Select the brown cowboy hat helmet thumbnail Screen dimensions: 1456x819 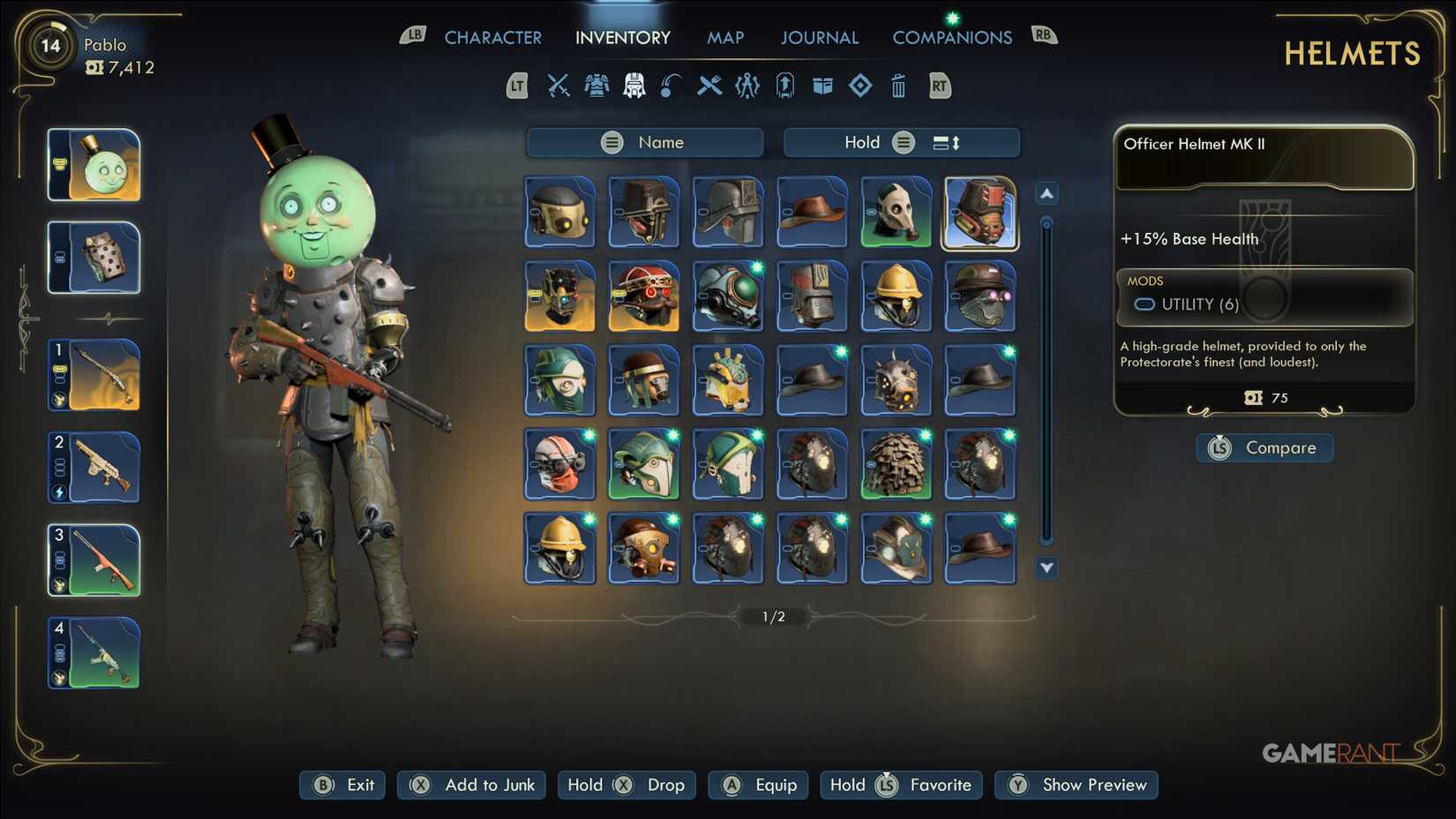click(x=811, y=212)
